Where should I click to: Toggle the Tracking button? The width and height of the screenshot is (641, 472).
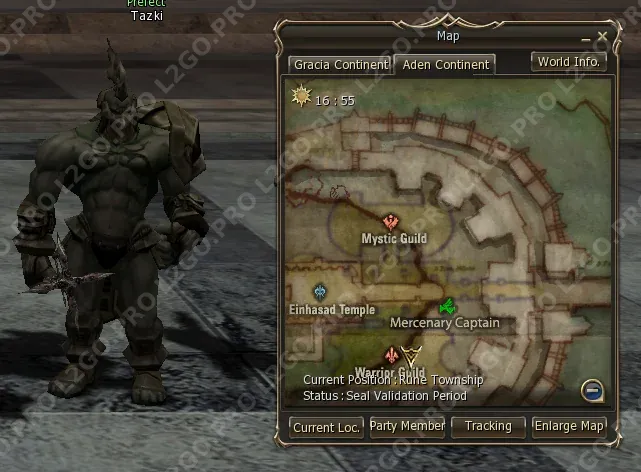[x=488, y=427]
